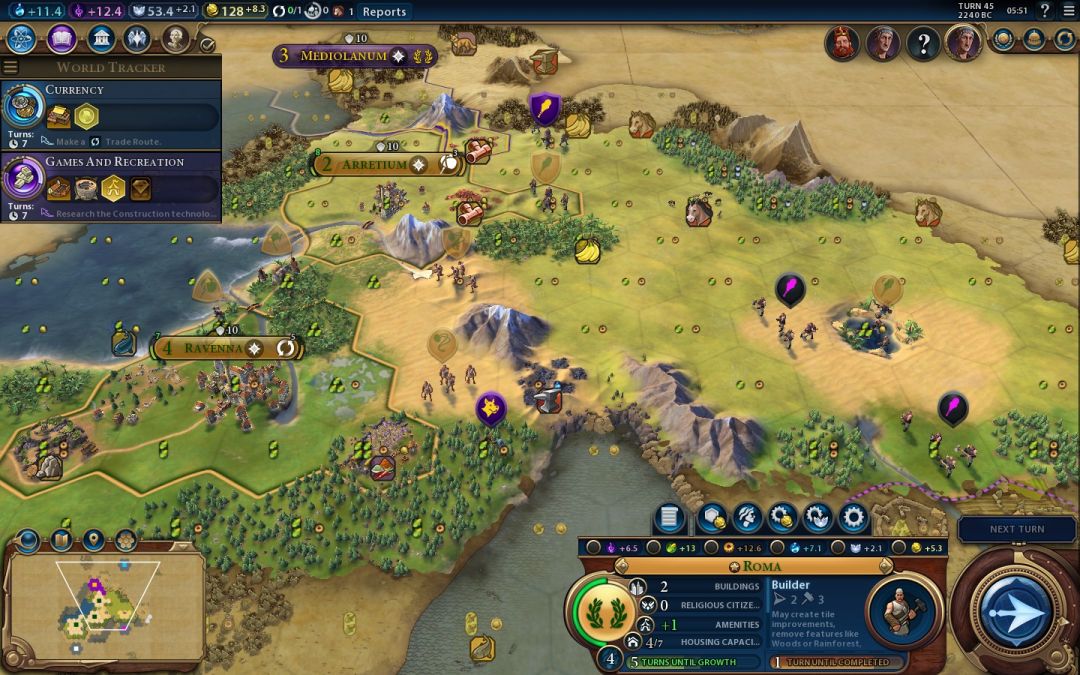Viewport: 1080px width, 675px height.
Task: Open the main game menu
Action: coord(1068,11)
